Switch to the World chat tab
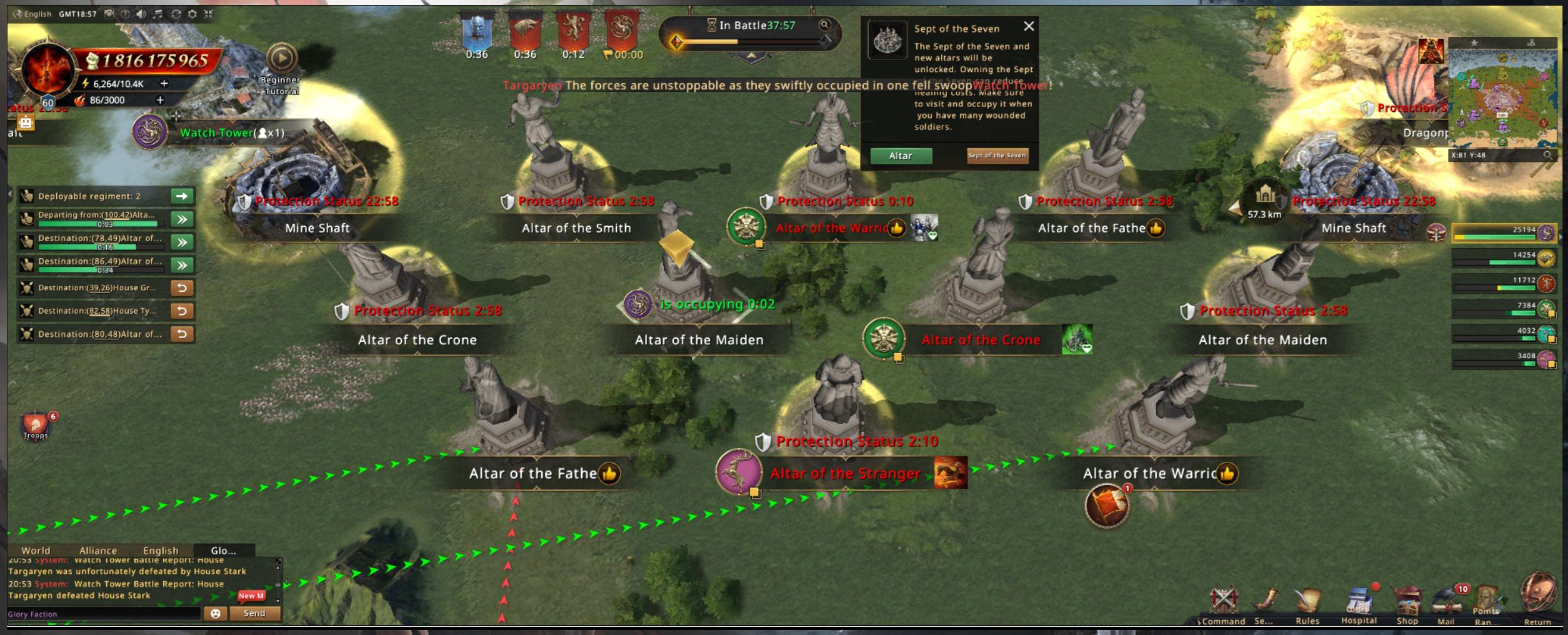The image size is (1568, 635). 36,551
